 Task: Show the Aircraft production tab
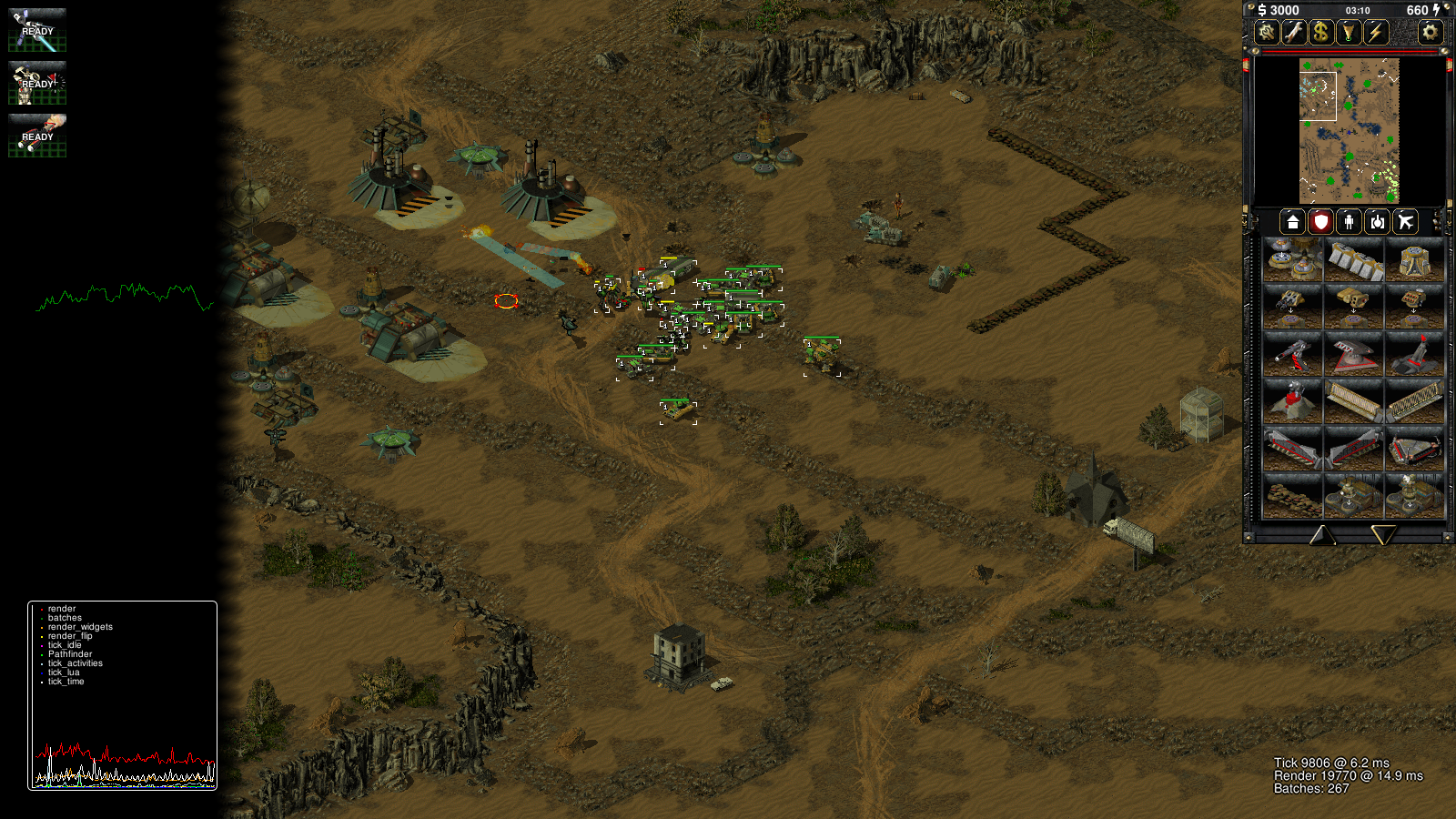pyautogui.click(x=1405, y=221)
